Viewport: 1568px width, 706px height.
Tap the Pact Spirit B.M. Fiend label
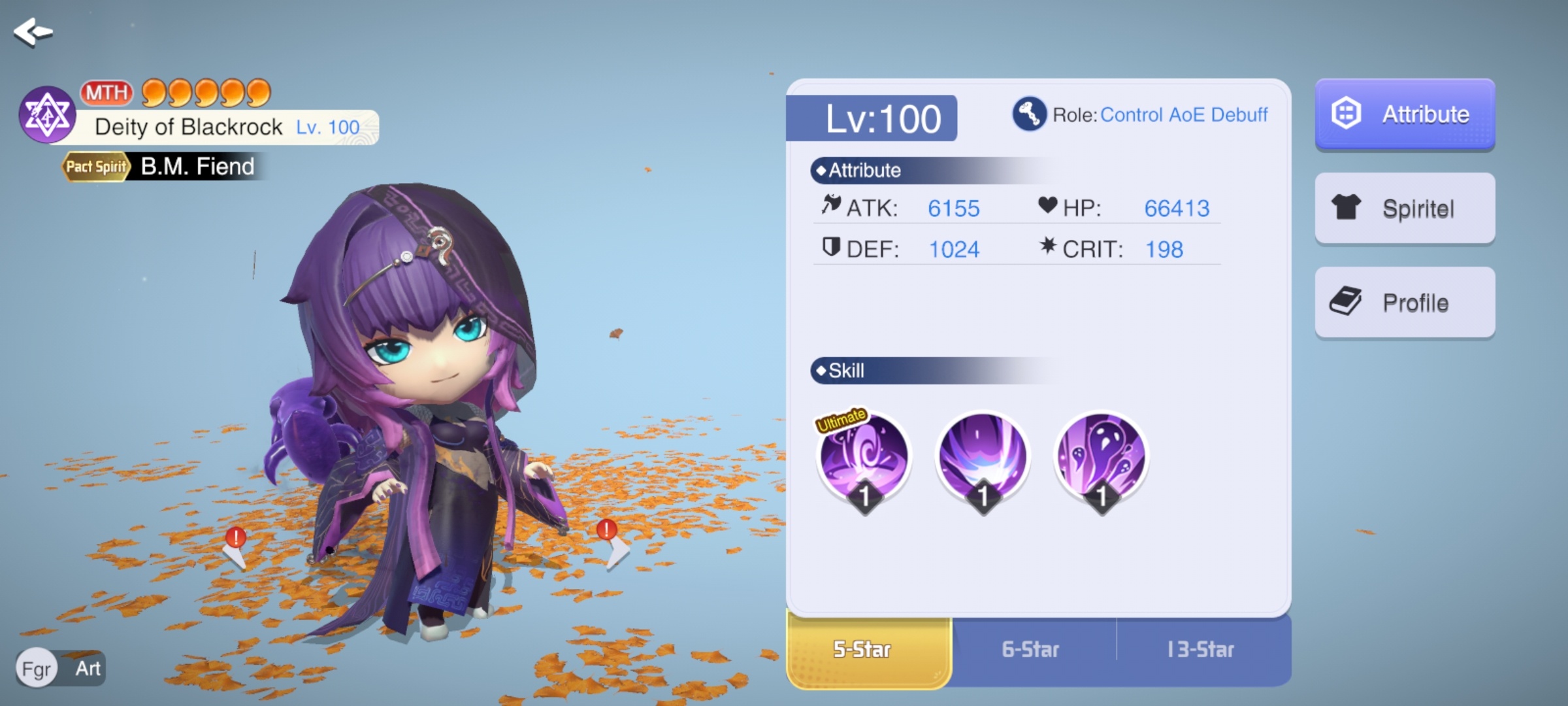(161, 167)
